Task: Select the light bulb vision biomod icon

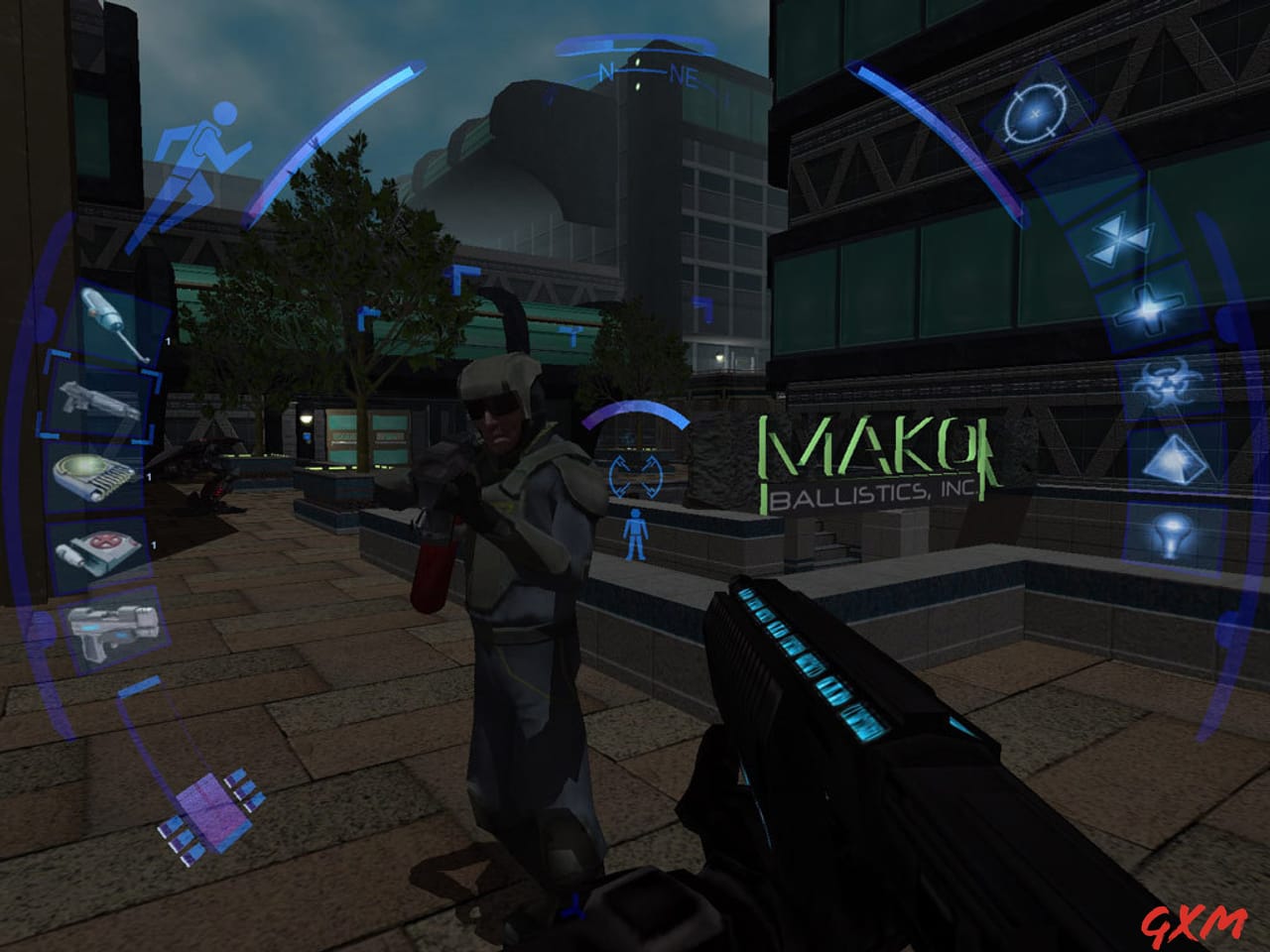Action: tap(1171, 535)
